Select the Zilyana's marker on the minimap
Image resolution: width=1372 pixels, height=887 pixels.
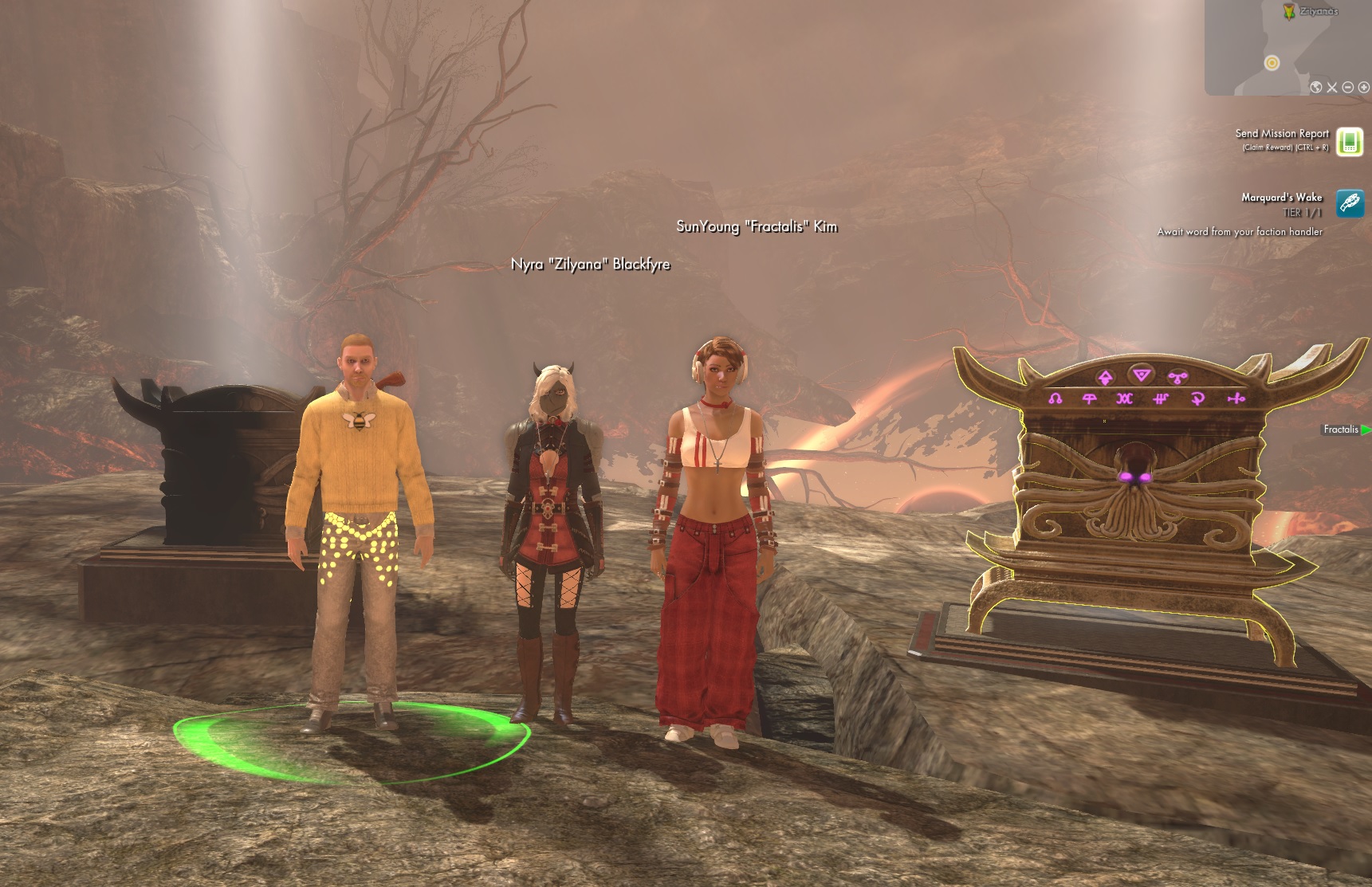point(1289,11)
